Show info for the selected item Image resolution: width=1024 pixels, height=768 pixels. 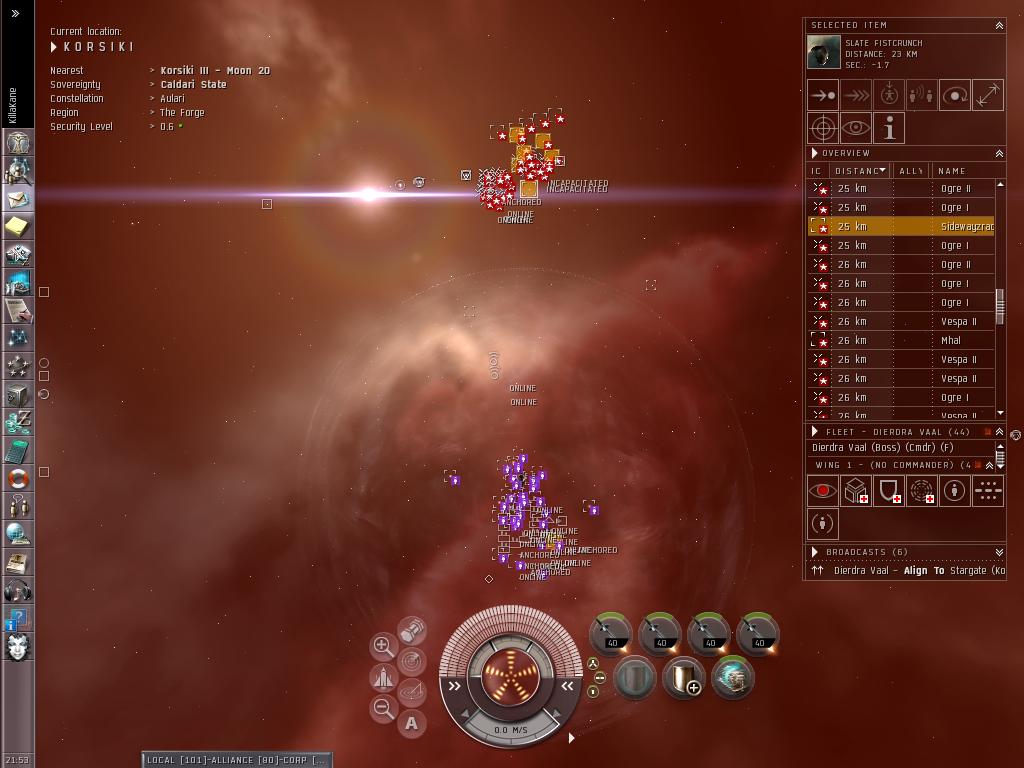889,128
